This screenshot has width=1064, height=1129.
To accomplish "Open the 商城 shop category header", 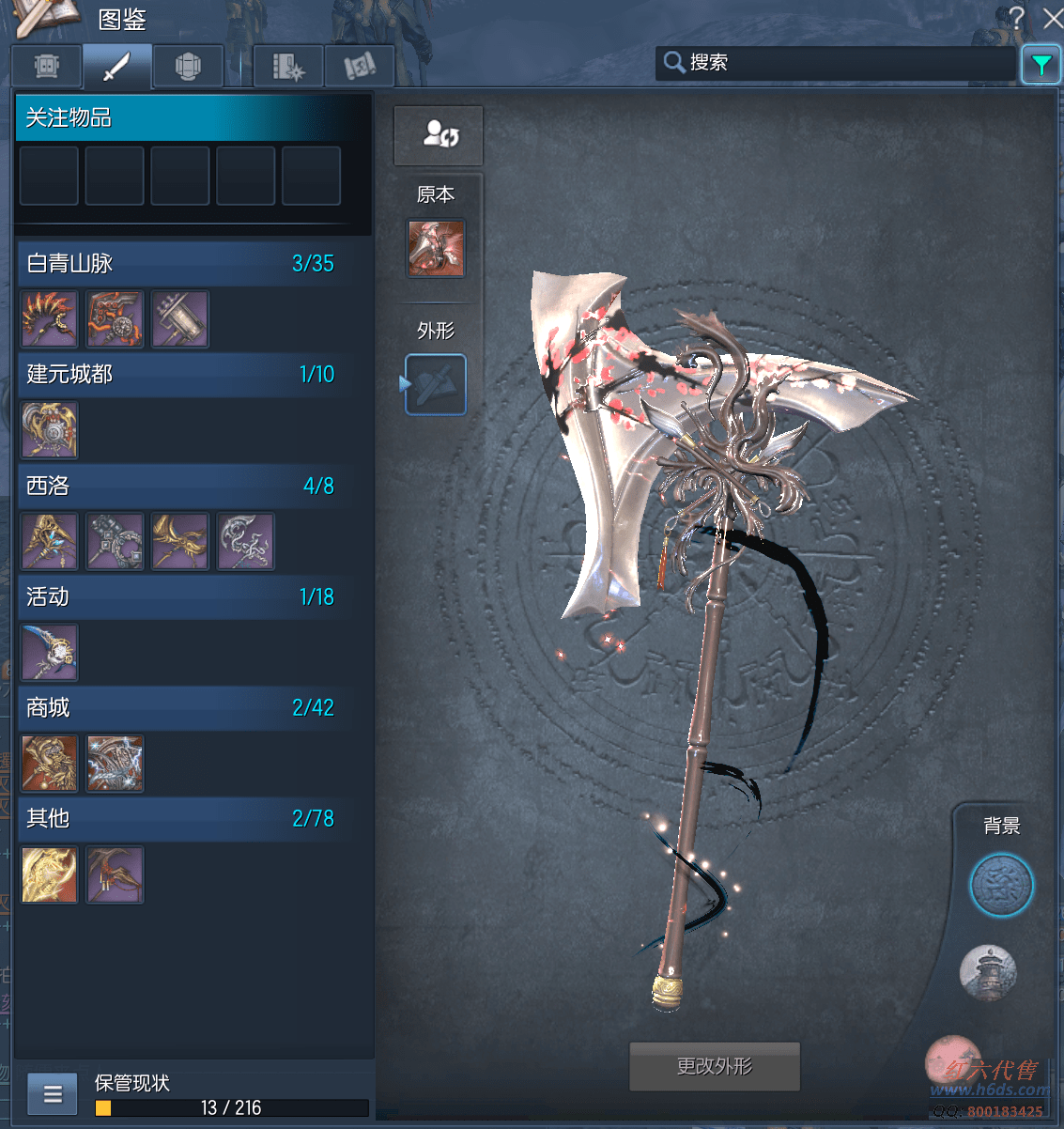I will pos(178,707).
